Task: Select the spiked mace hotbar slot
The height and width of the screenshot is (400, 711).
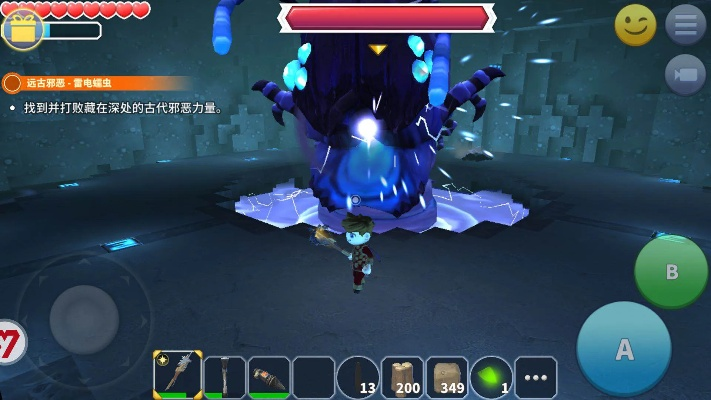Action: click(x=178, y=376)
